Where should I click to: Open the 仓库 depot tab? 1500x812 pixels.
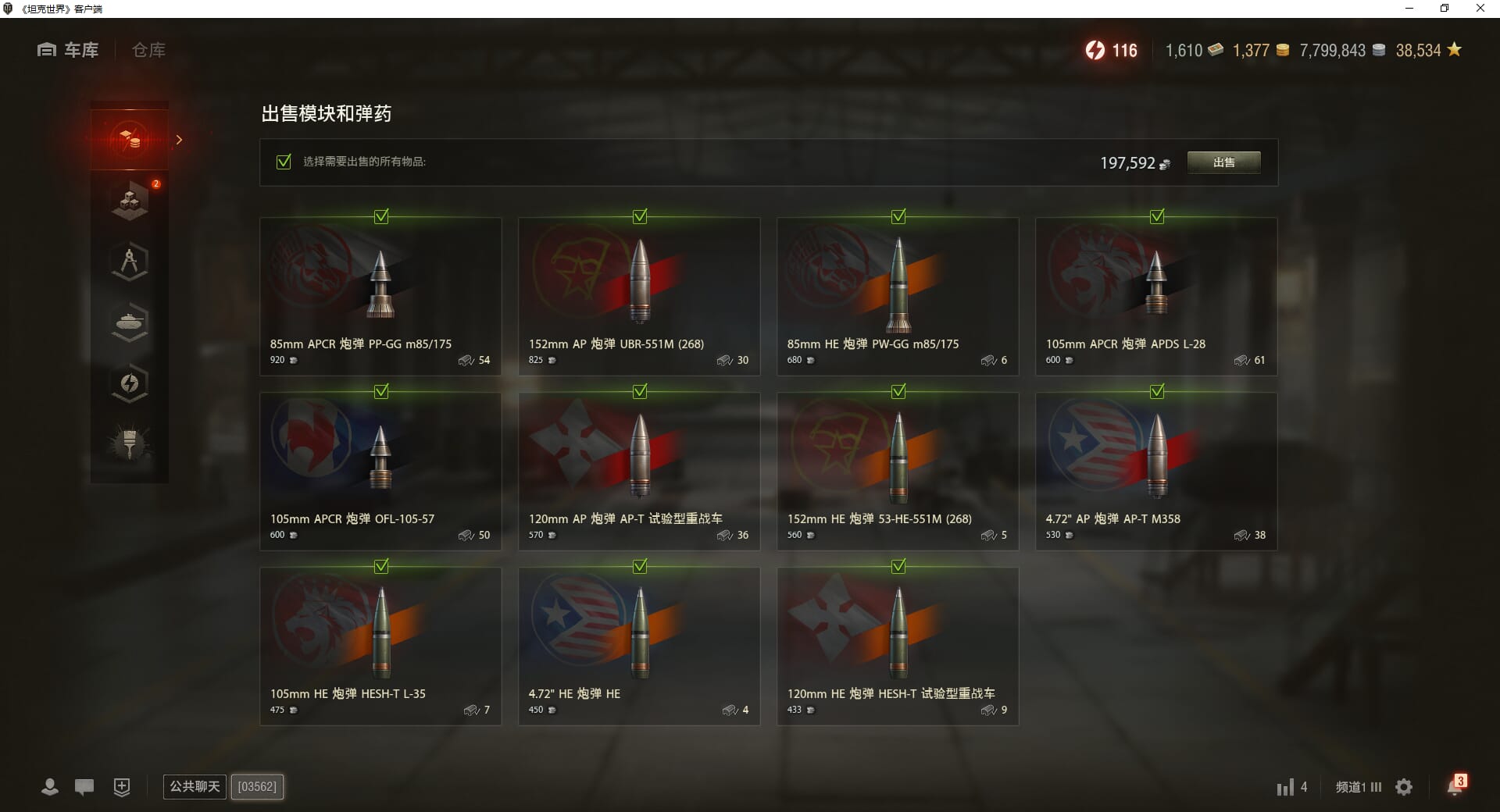point(148,50)
